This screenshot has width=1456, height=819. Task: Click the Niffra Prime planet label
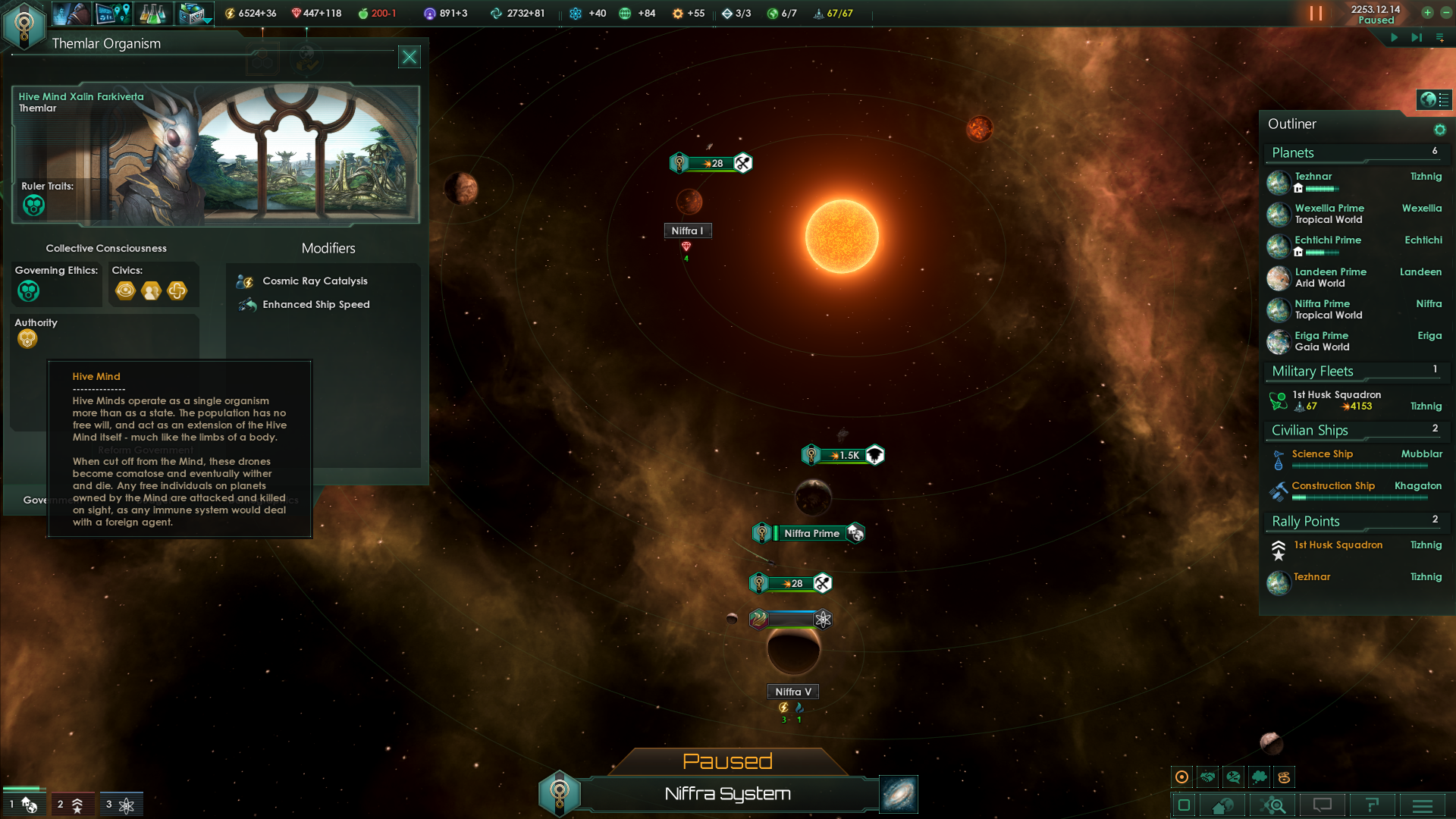(x=811, y=533)
